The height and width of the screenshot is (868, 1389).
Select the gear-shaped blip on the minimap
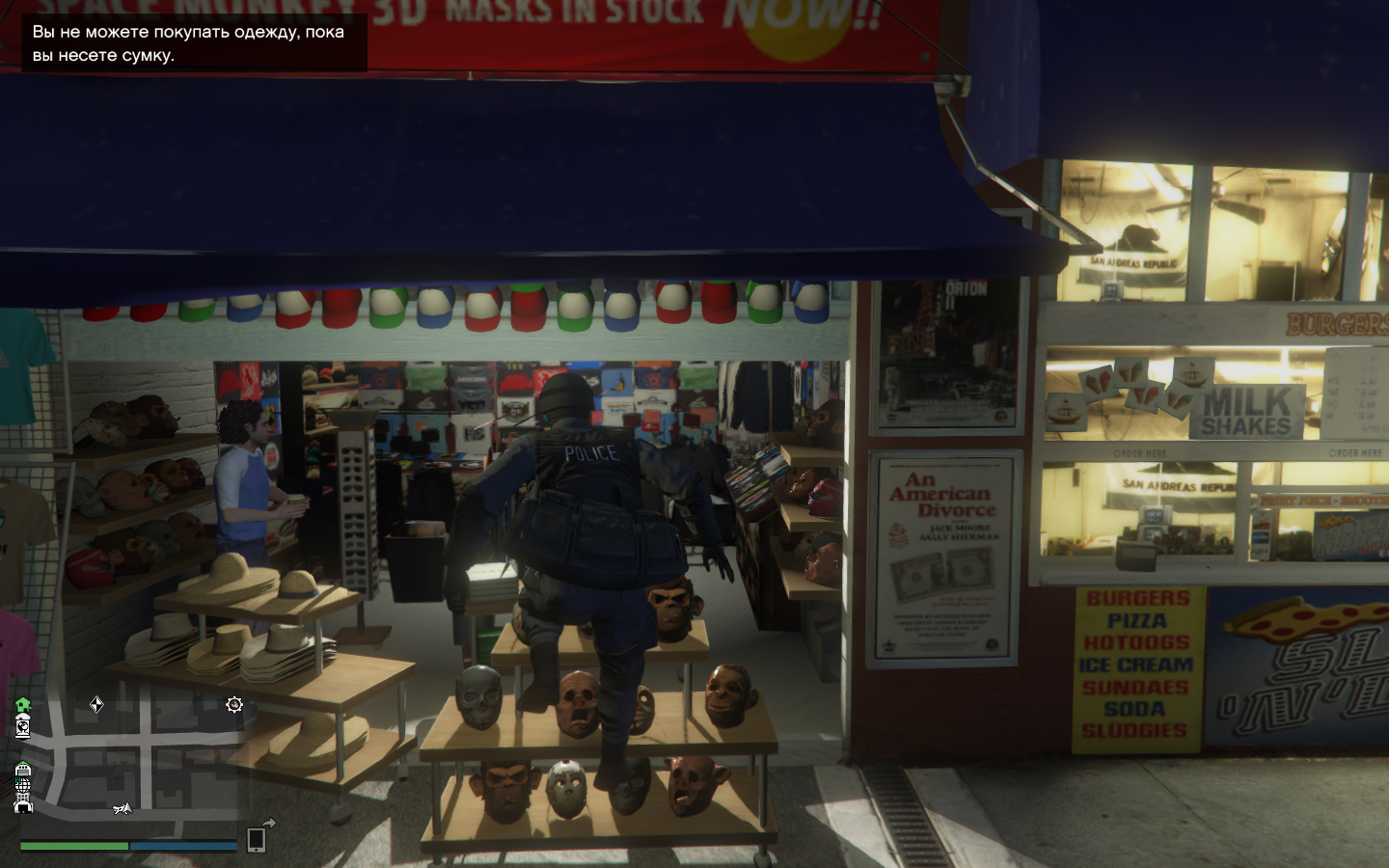click(x=233, y=705)
